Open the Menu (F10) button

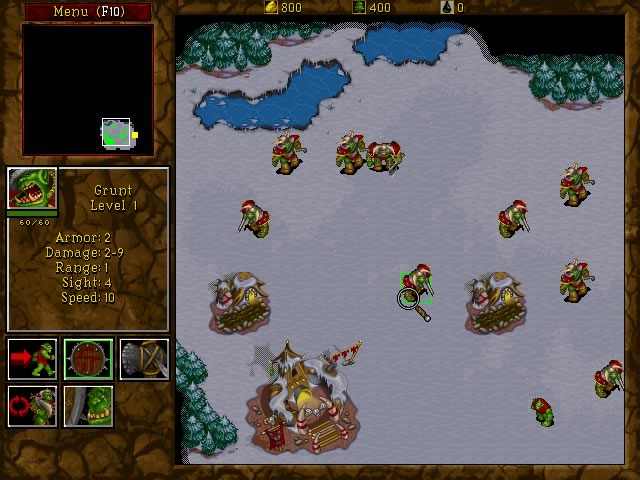87,11
